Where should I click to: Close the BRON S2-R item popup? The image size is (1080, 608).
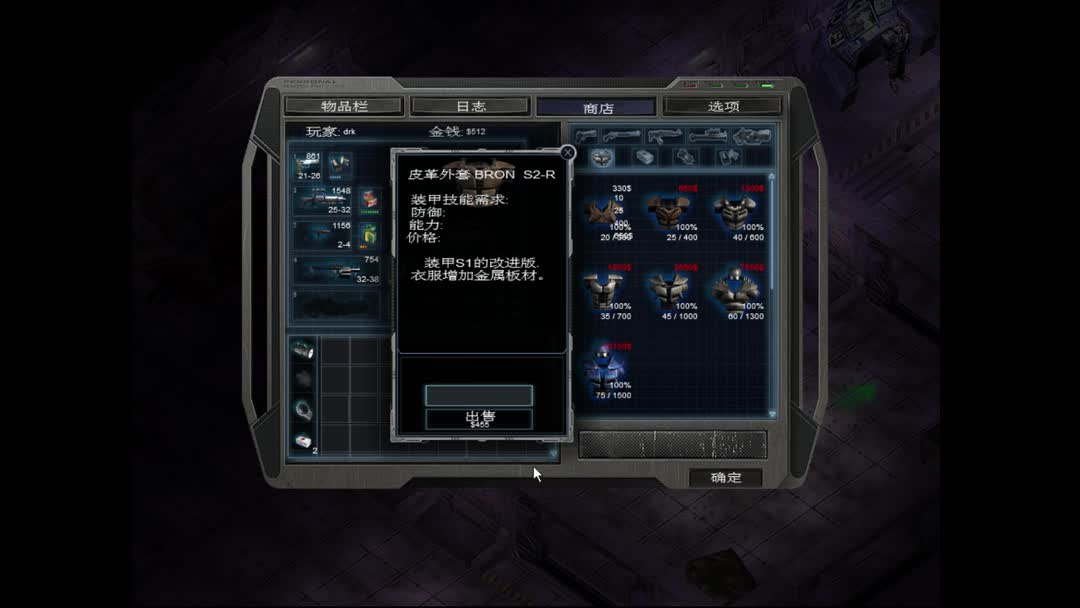click(568, 153)
